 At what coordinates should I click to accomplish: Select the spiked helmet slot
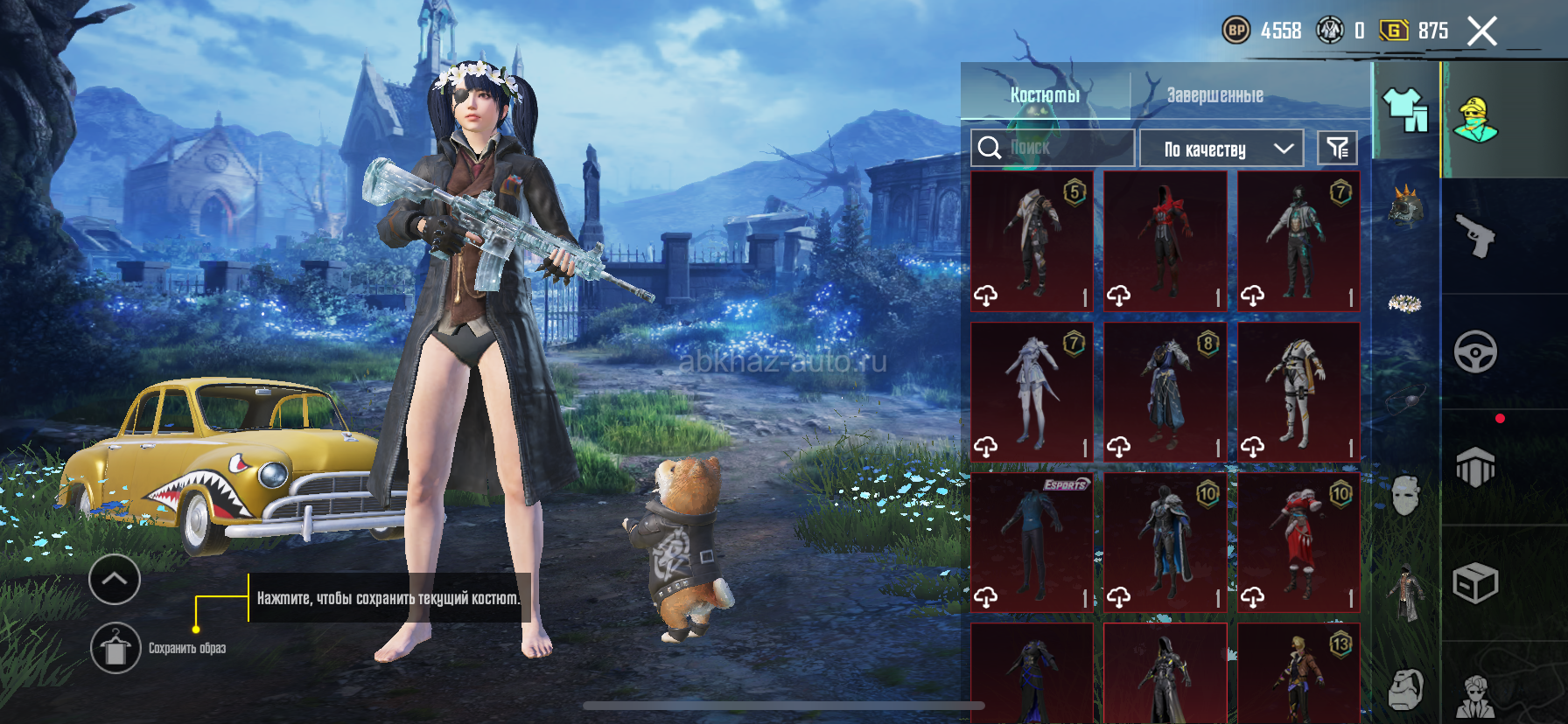1405,207
